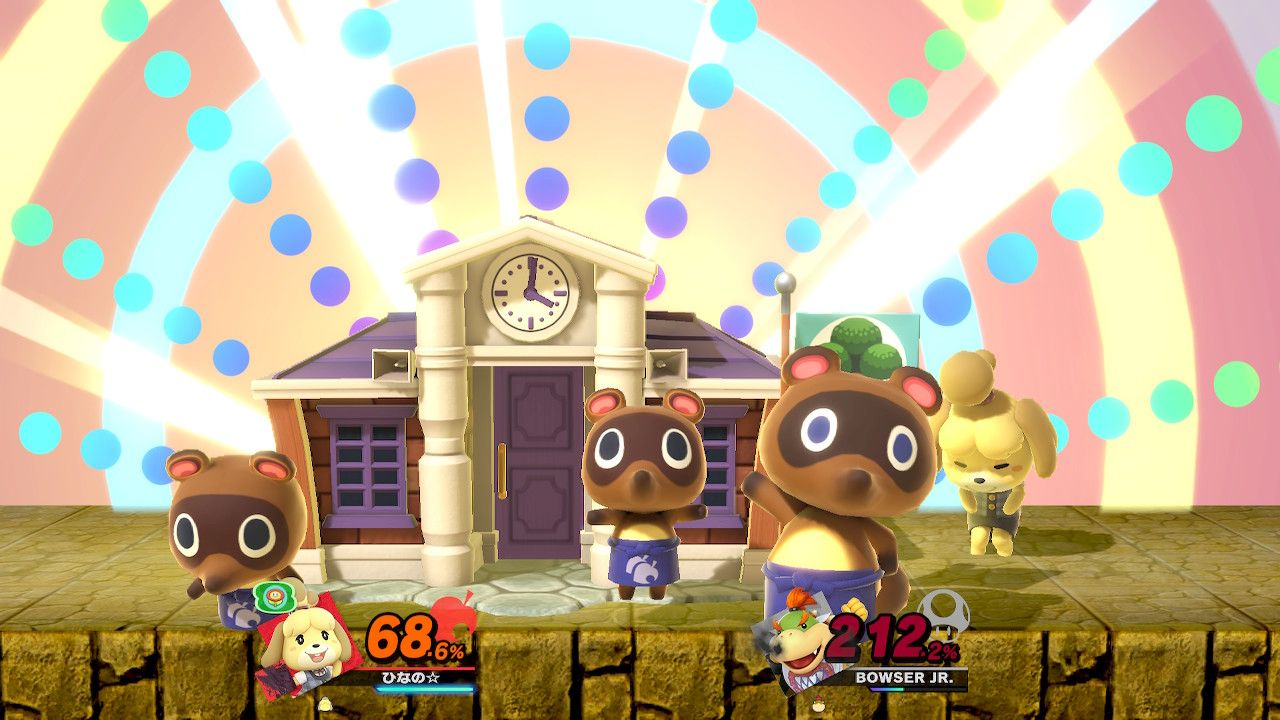Select Bowser Jr.'s small stock icon

coord(820,704)
